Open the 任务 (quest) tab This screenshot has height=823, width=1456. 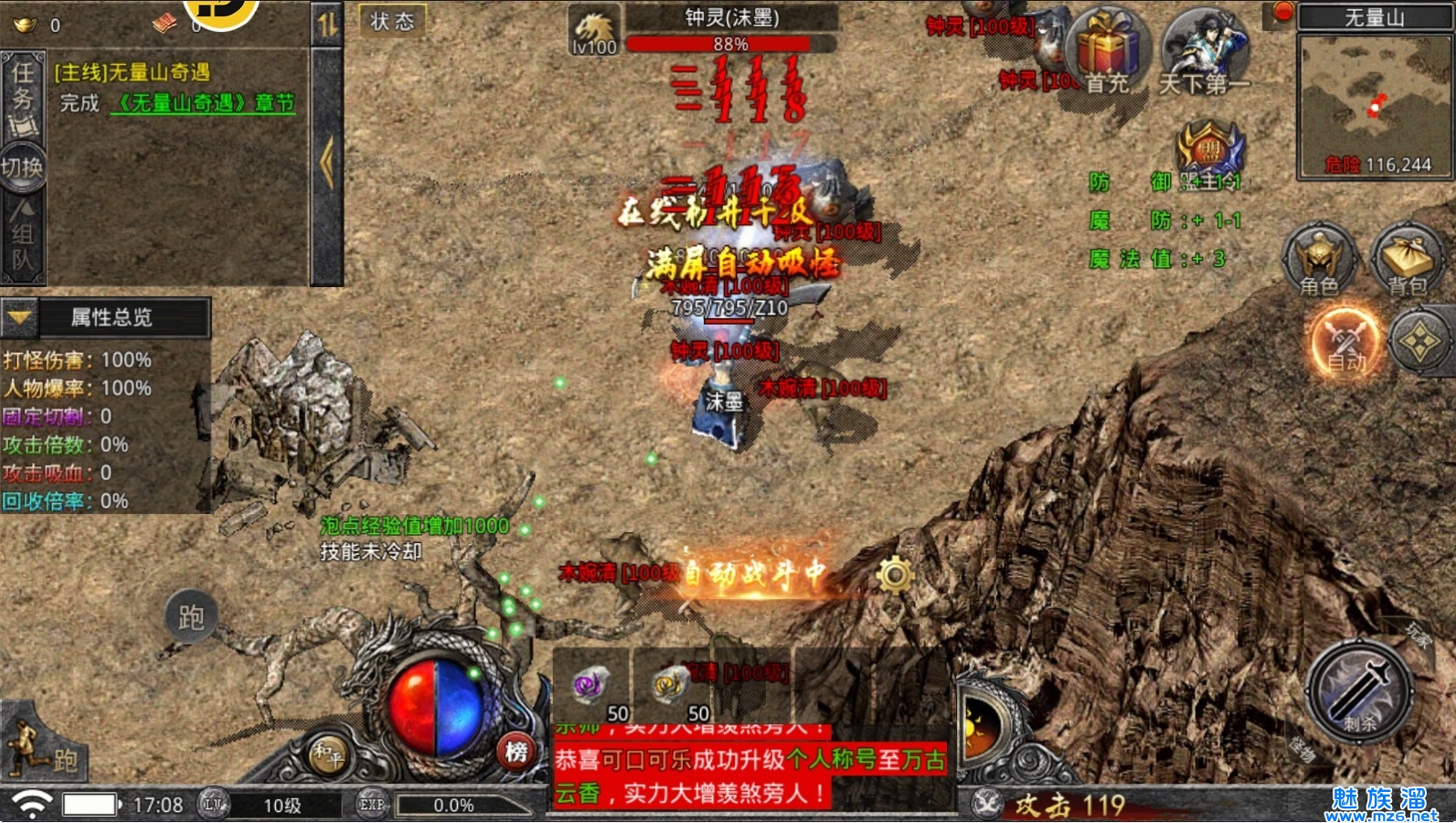(x=23, y=95)
